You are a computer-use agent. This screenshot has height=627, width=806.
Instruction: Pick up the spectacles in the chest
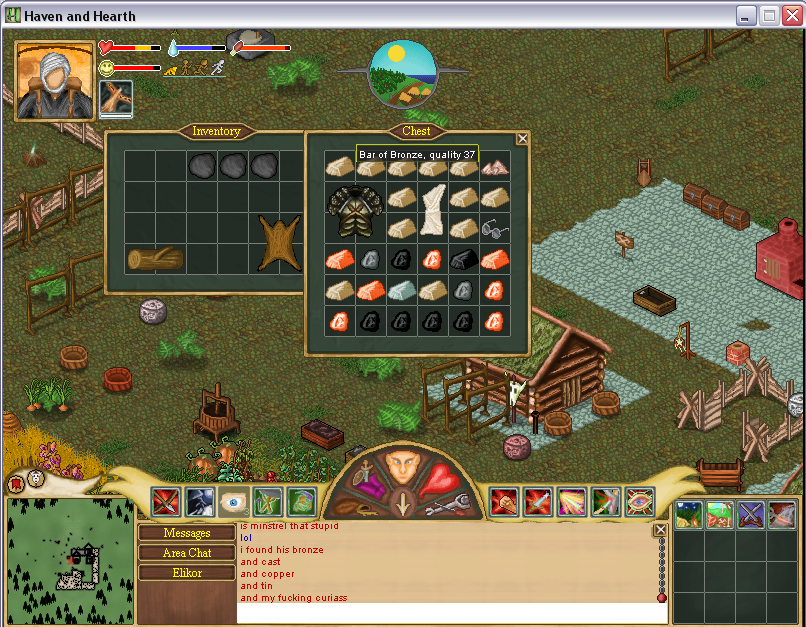(494, 229)
